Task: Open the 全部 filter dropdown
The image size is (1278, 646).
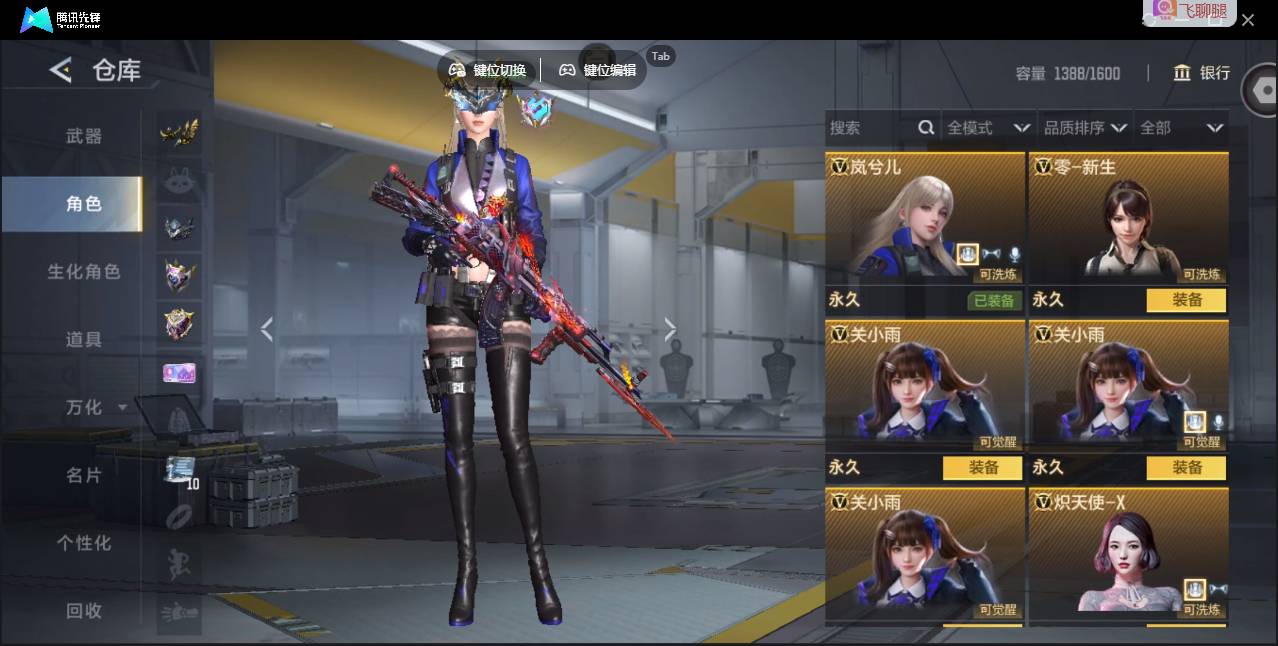Action: tap(1181, 128)
